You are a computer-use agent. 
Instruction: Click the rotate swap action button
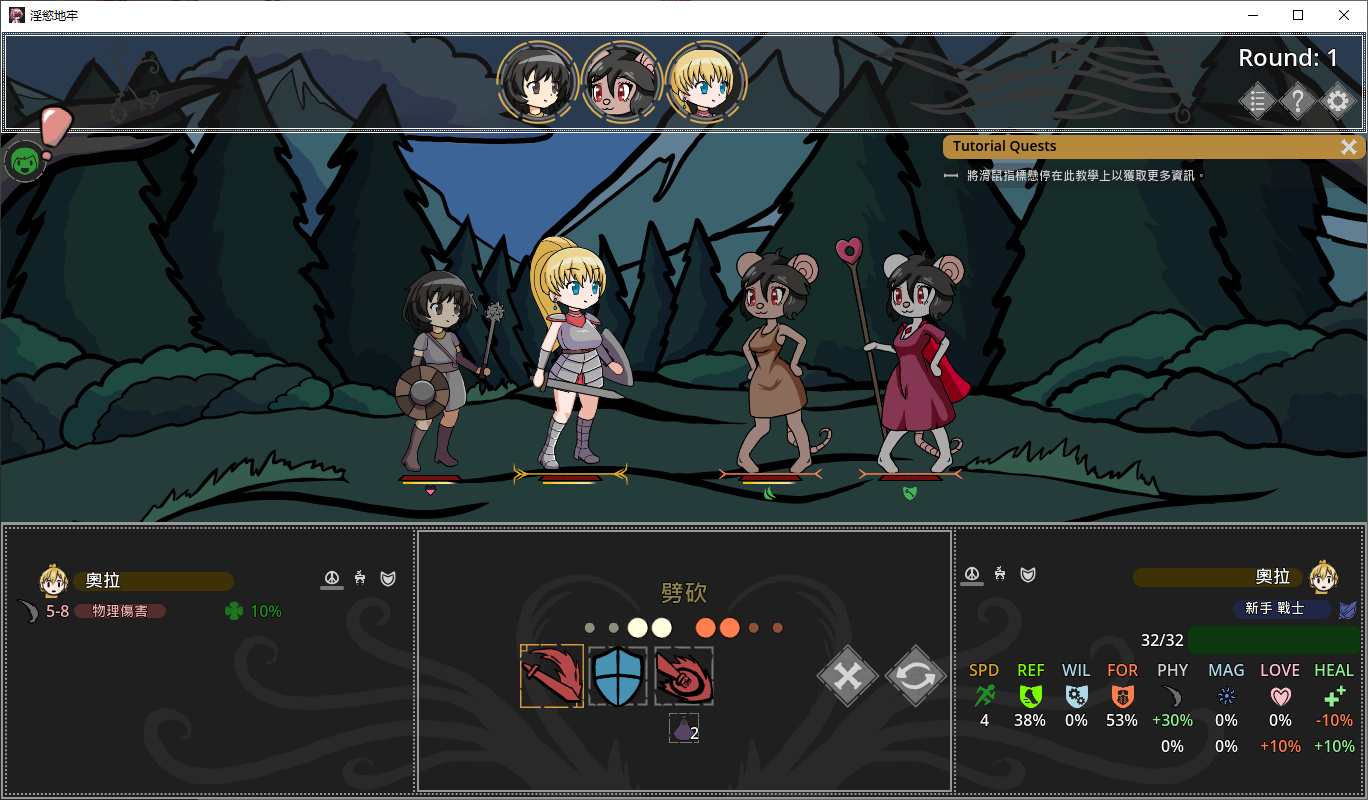pyautogui.click(x=914, y=676)
